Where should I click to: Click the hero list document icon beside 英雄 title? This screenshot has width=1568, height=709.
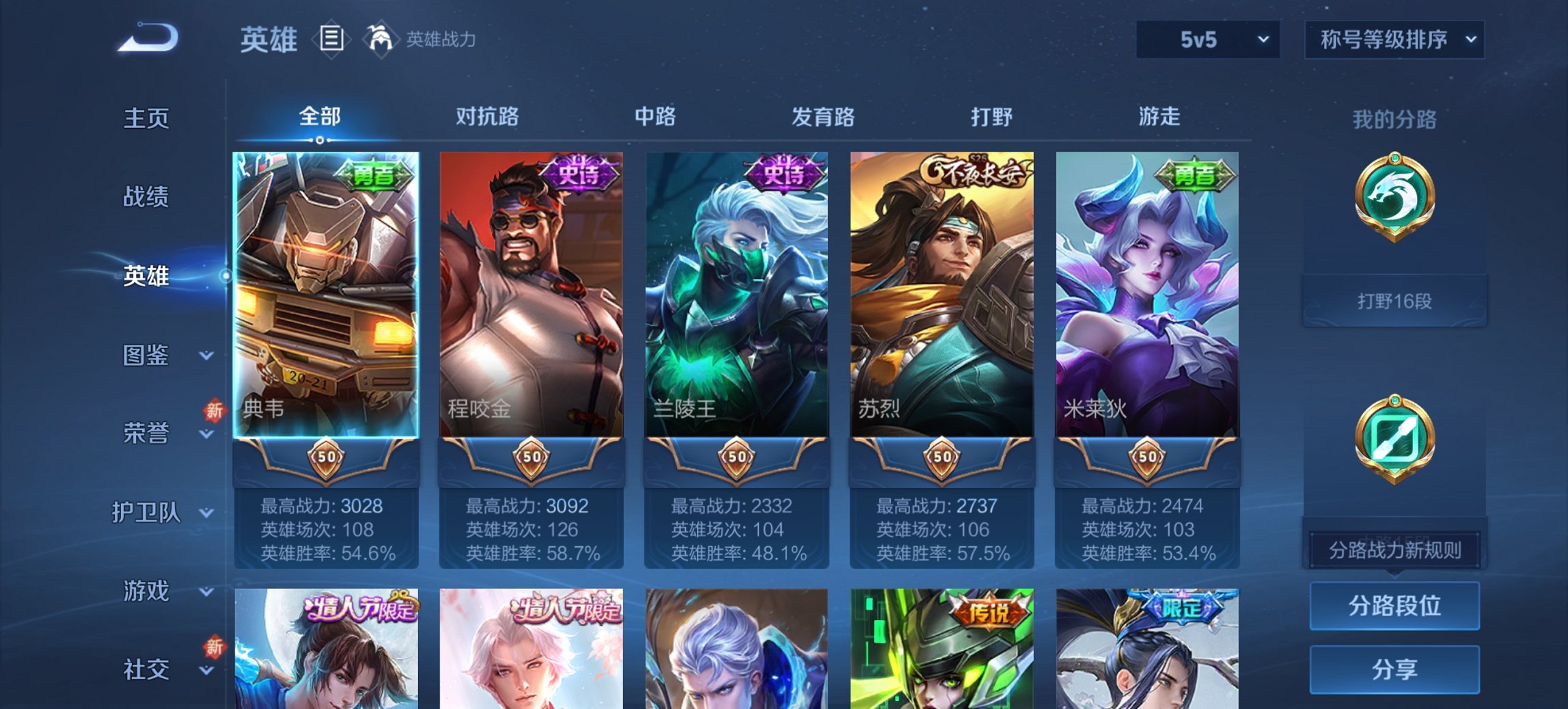(331, 40)
